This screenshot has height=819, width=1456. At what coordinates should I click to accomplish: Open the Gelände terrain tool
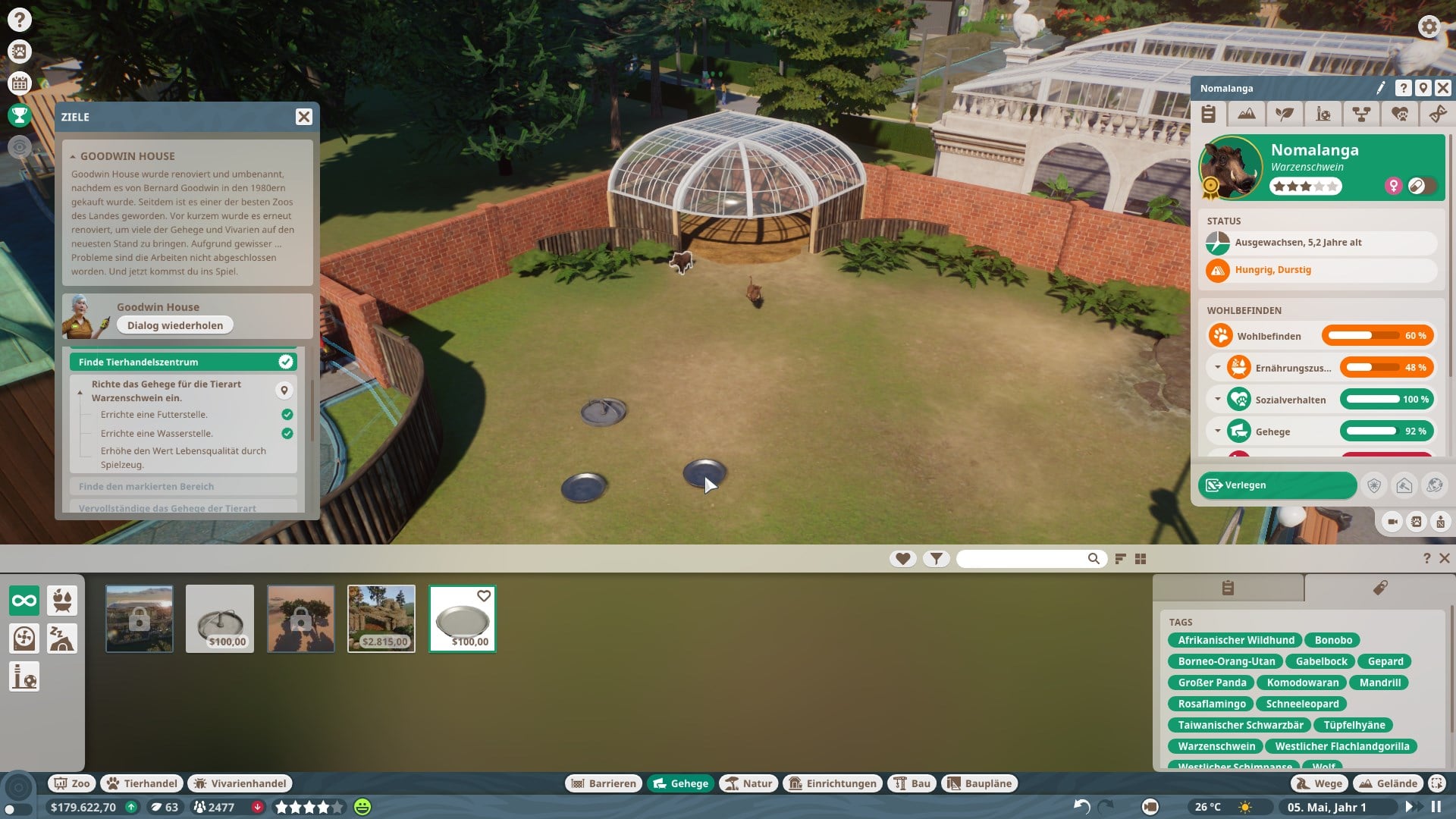pos(1388,783)
